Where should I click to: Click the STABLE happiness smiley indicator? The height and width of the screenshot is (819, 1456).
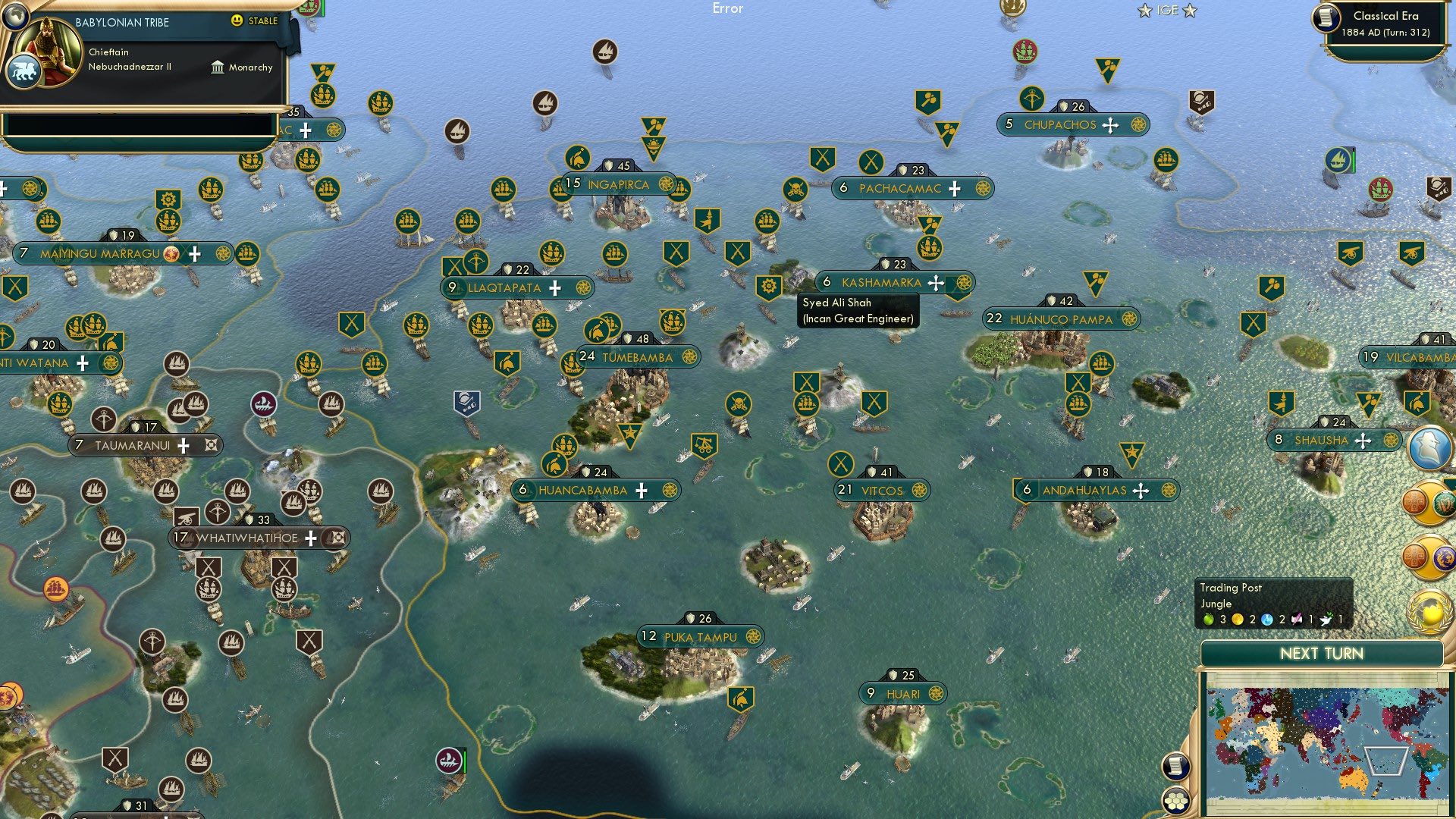[x=237, y=22]
